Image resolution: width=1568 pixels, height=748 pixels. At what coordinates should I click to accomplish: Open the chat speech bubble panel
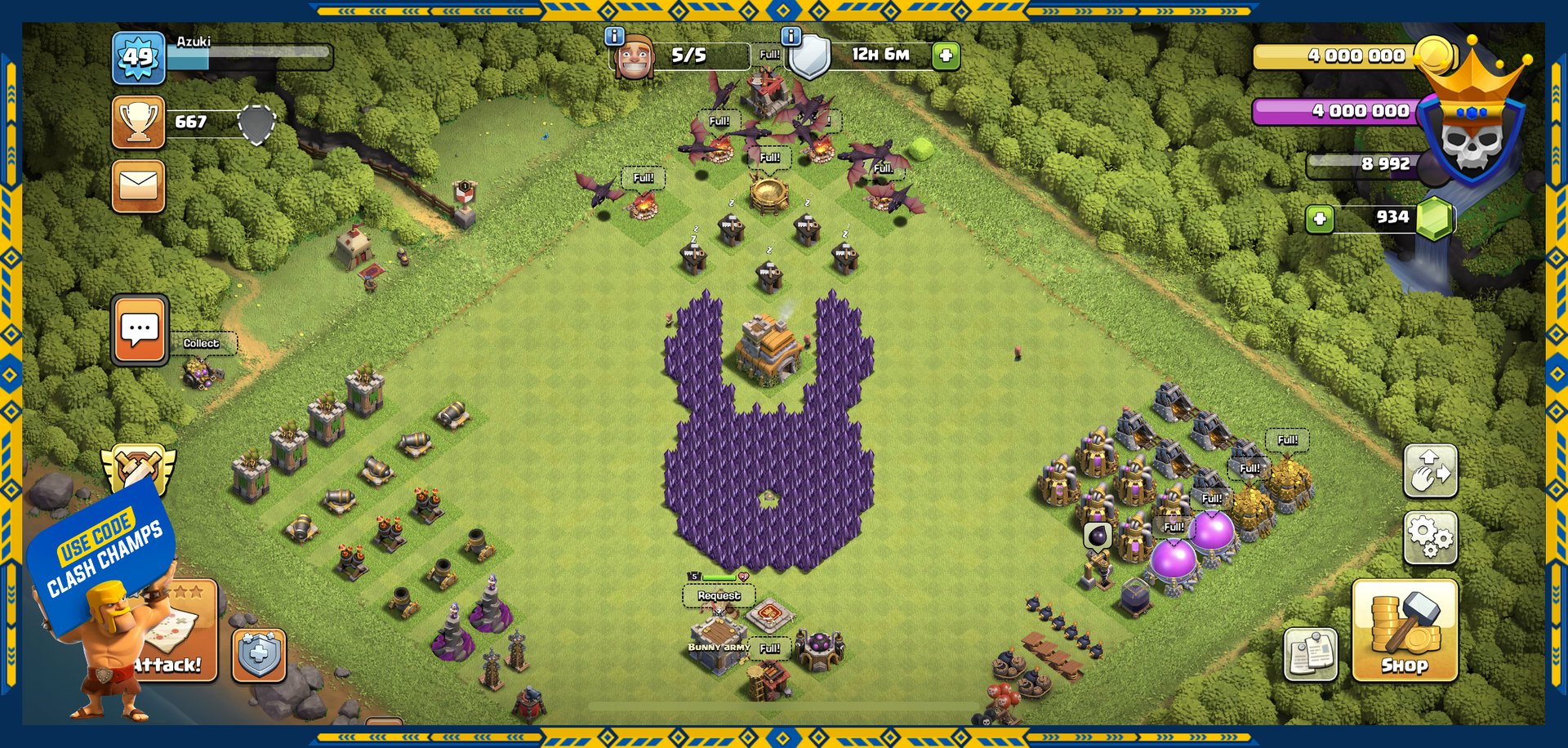click(x=140, y=330)
